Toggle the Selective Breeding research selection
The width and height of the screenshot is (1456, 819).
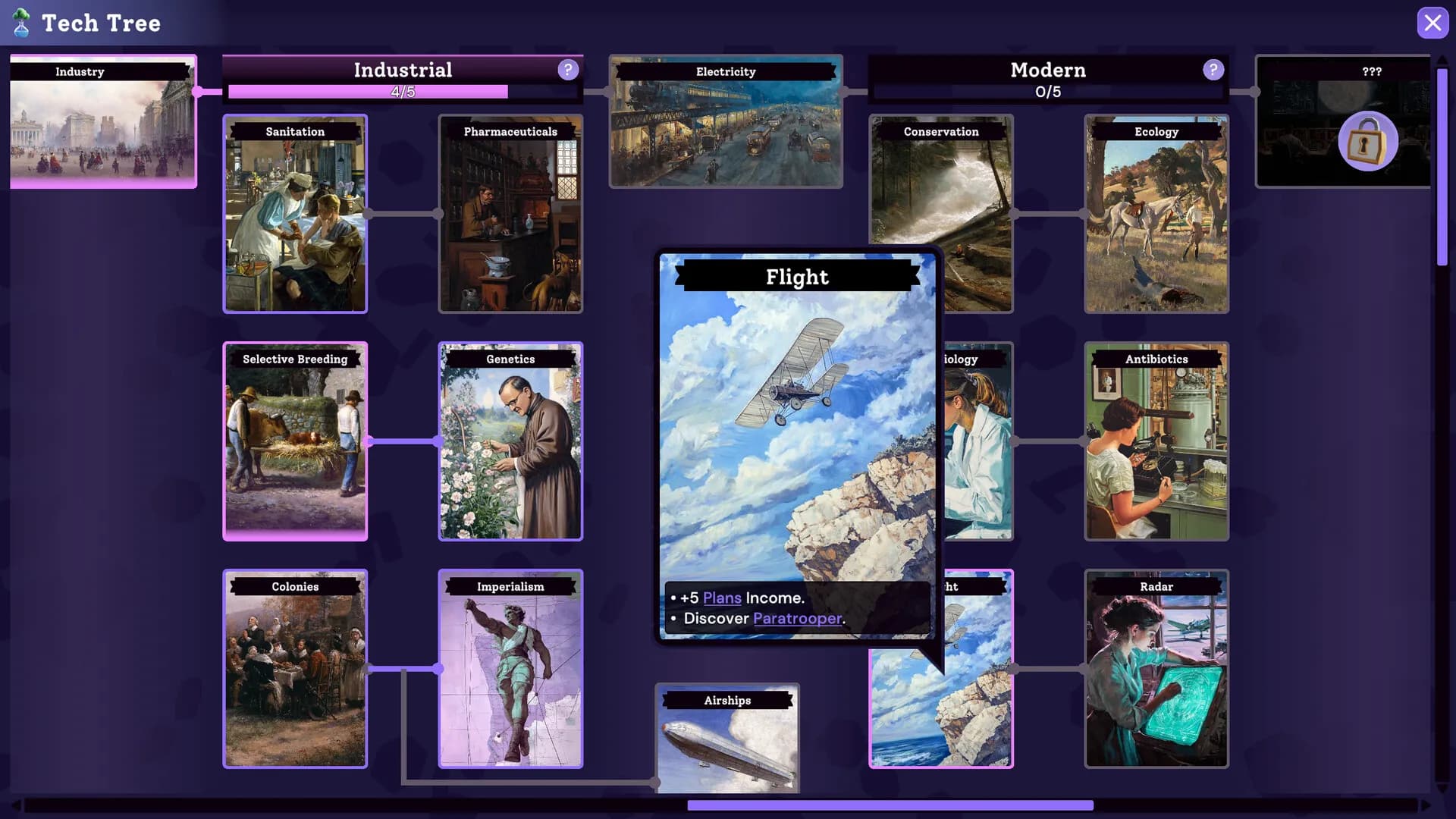tap(295, 441)
